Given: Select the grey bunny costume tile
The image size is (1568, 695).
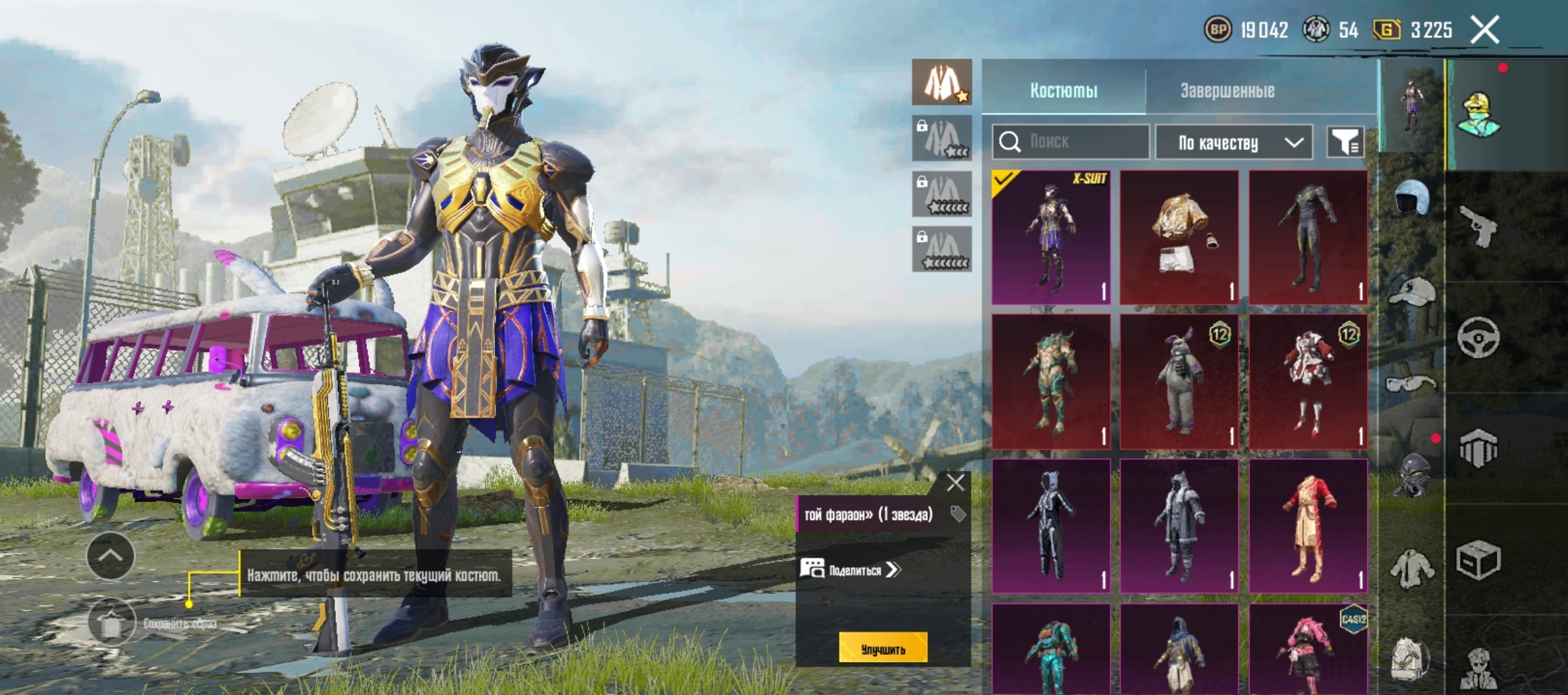Looking at the screenshot, I should pyautogui.click(x=1179, y=382).
